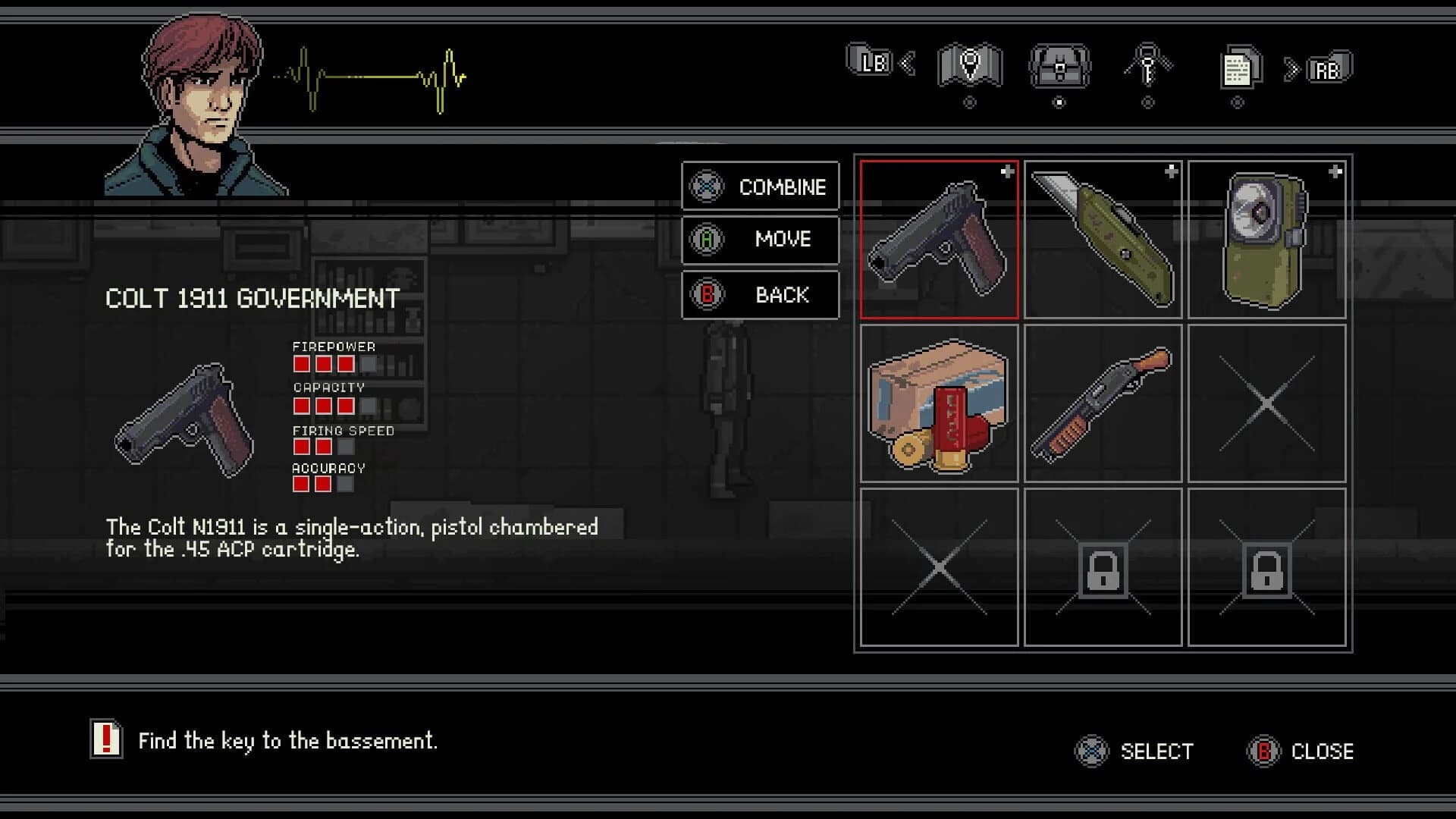This screenshot has height=819, width=1456.
Task: Click the basement key objective text
Action: tap(287, 741)
